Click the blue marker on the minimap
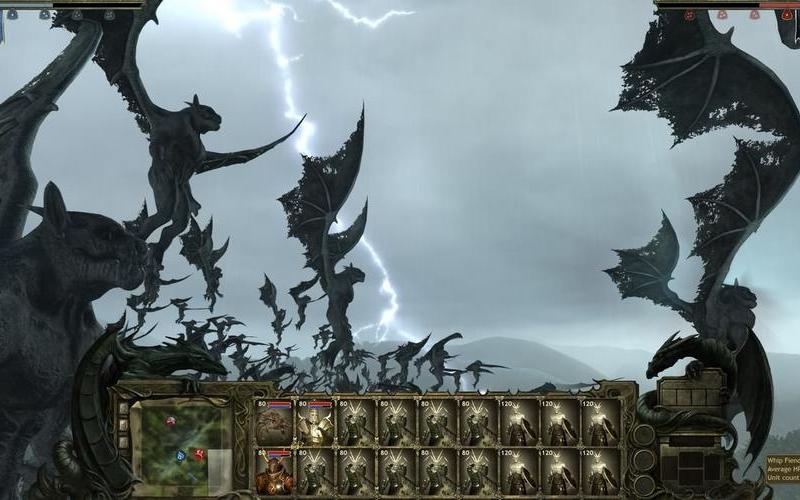Viewport: 800px width, 500px height. (x=181, y=455)
